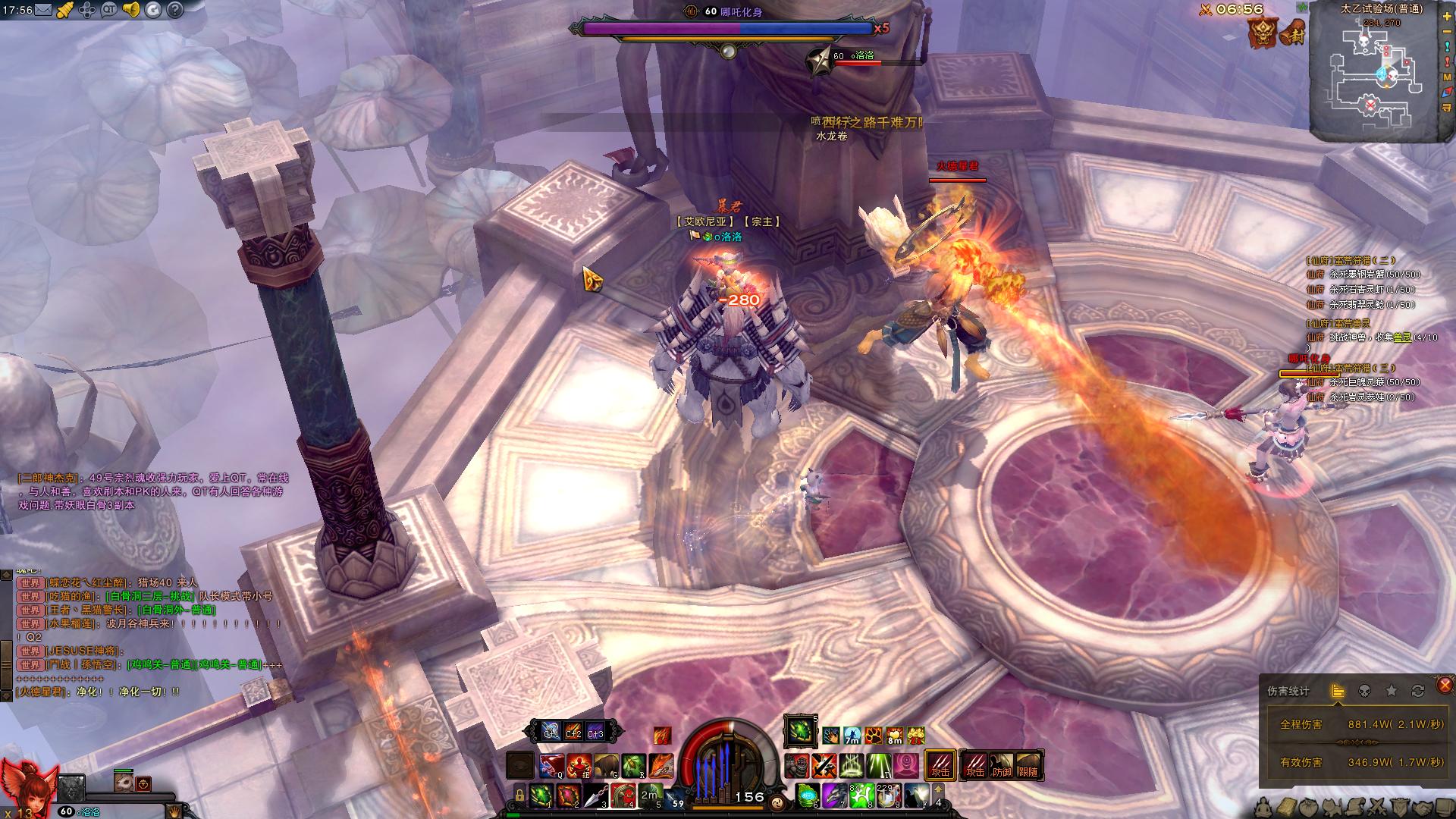Switch to the skull tab in damage statistics

pos(1363,691)
